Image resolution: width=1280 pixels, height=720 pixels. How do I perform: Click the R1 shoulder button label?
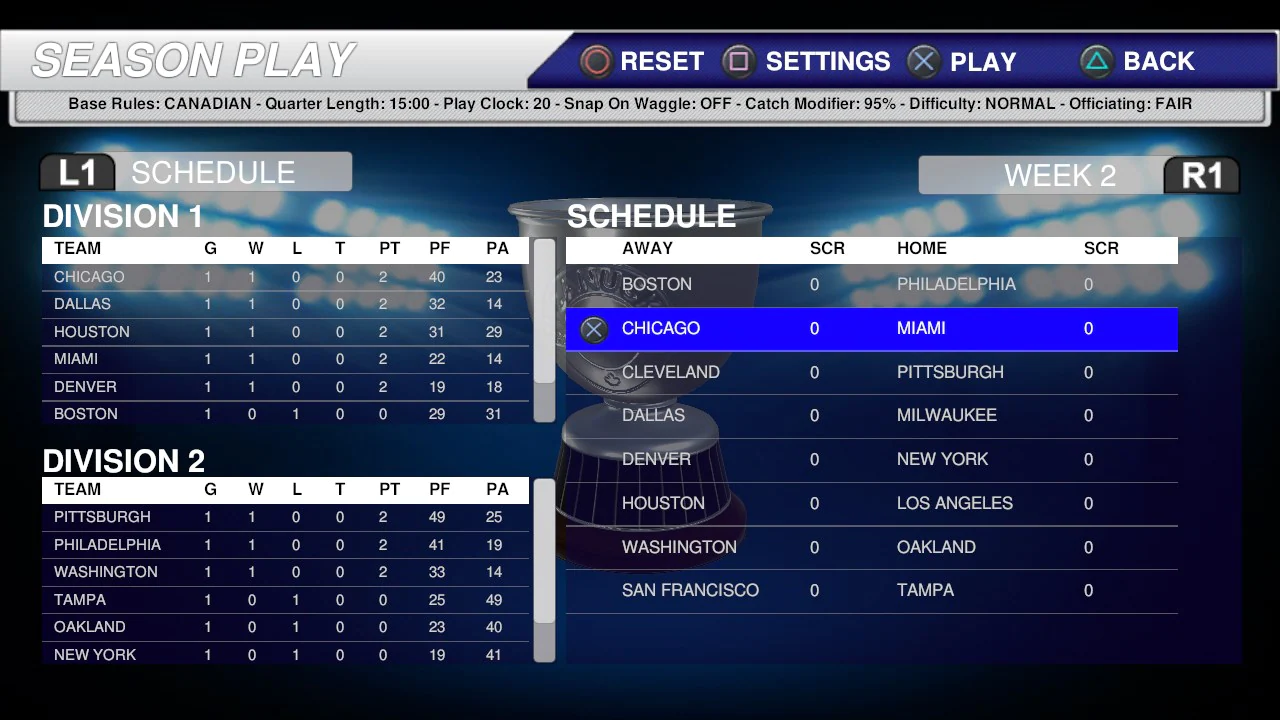tap(1201, 175)
